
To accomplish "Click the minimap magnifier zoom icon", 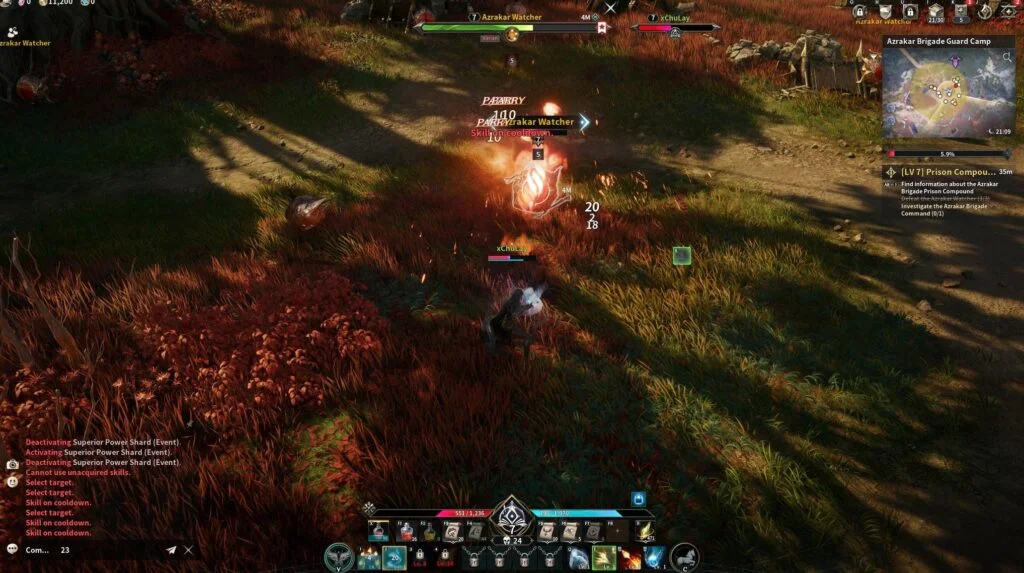I will [x=1008, y=59].
